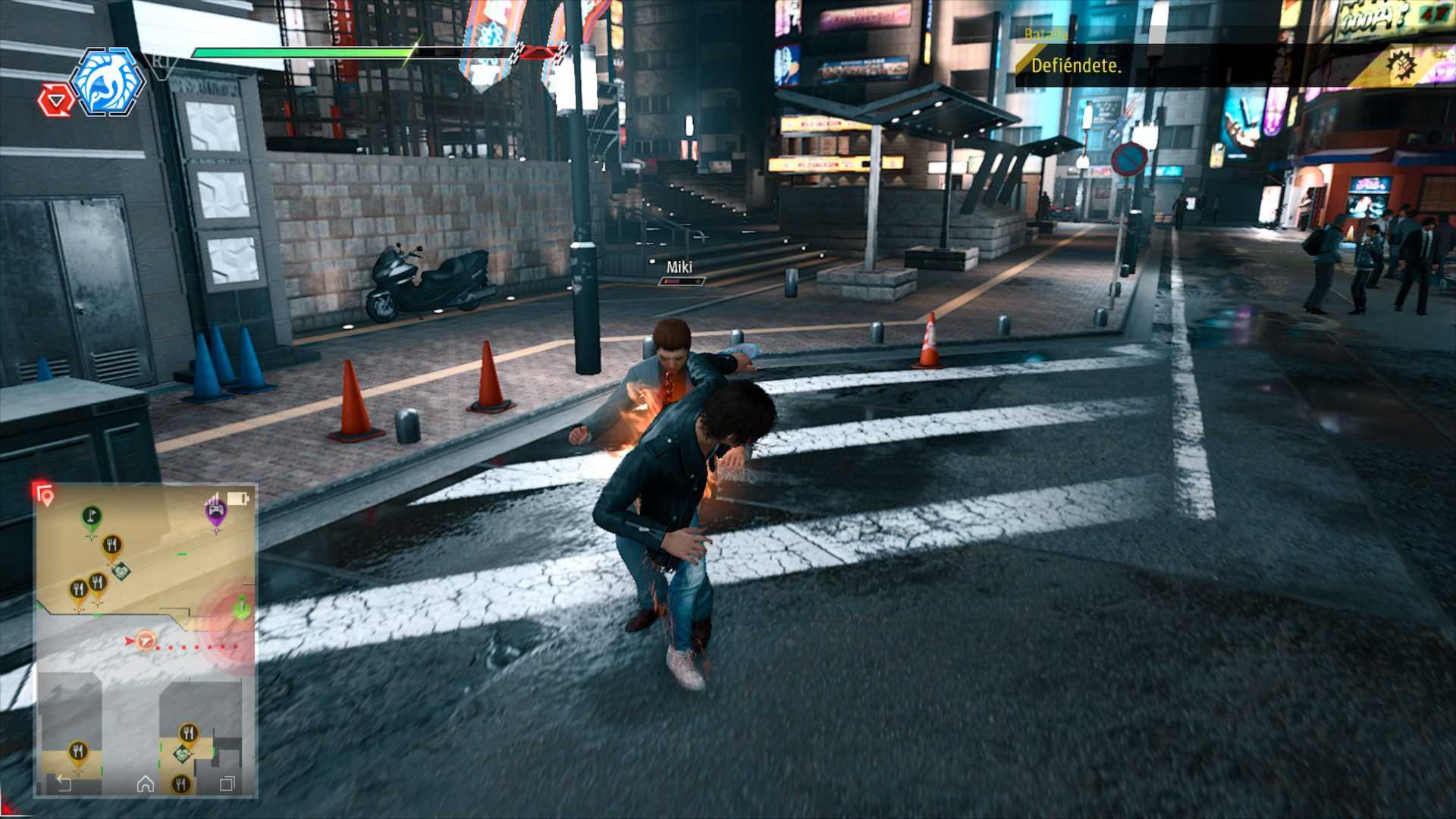This screenshot has width=1456, height=819.
Task: Tap the recent-apps squares on the minimap
Action: 227,784
